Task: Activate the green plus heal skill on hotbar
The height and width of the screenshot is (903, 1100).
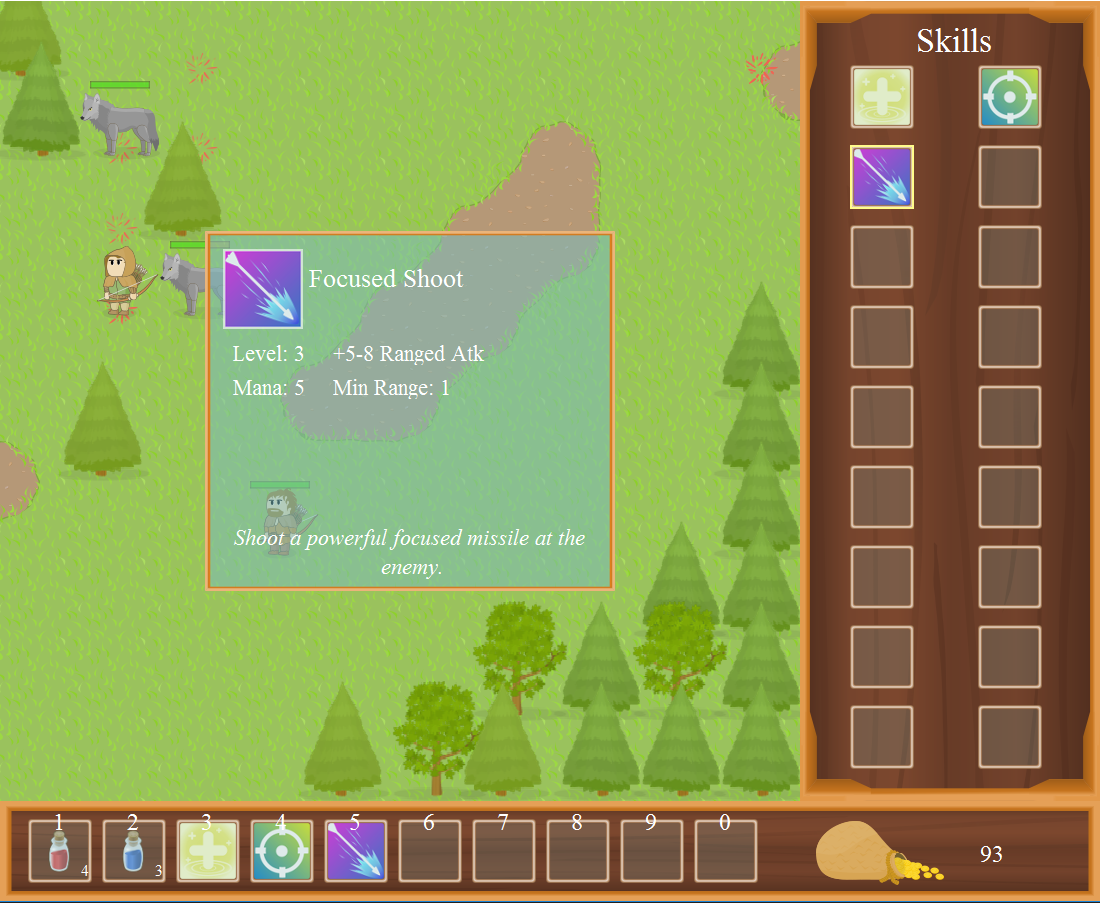Action: 208,851
